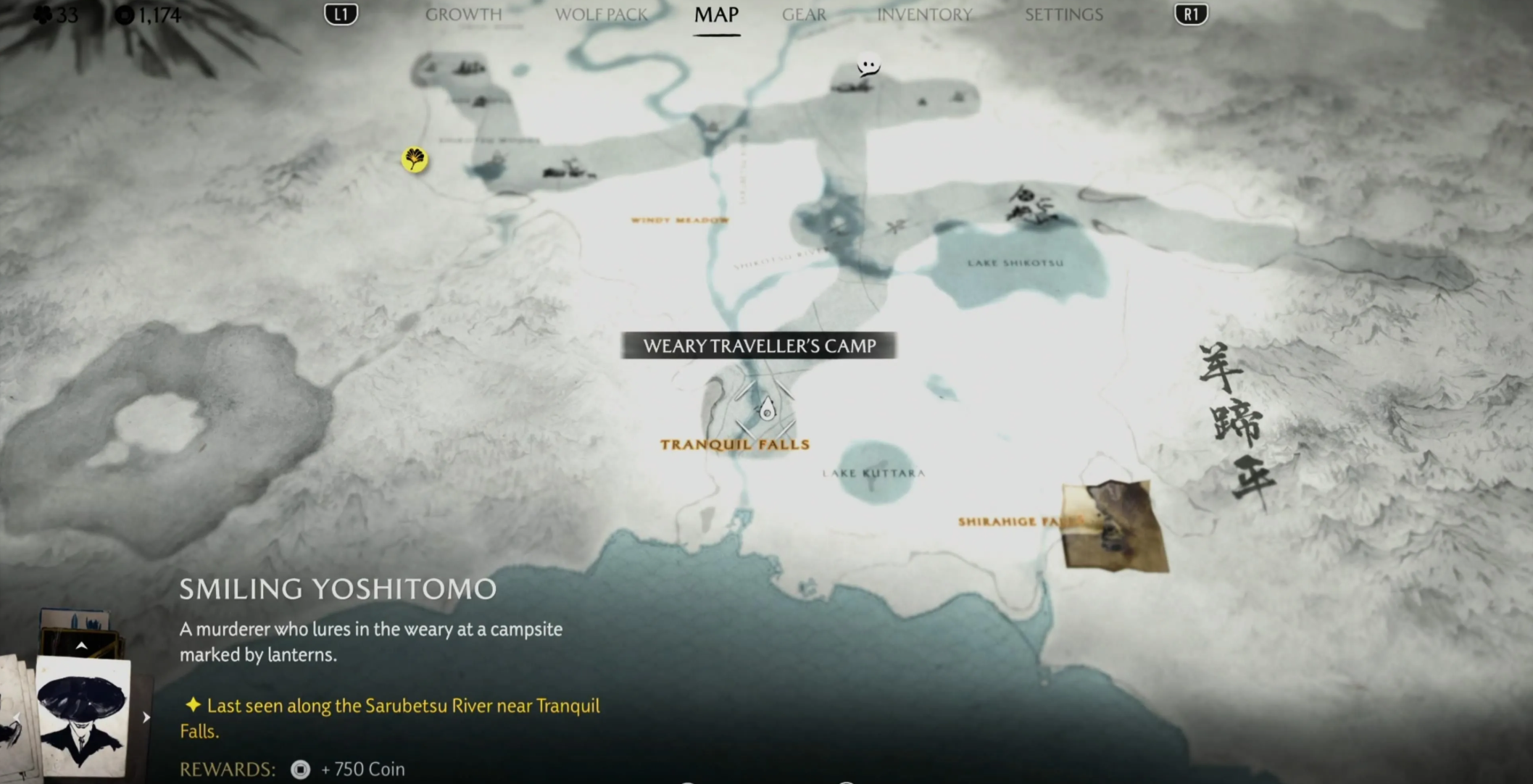
Task: Show the next bounty card with right arrow
Action: [x=146, y=717]
